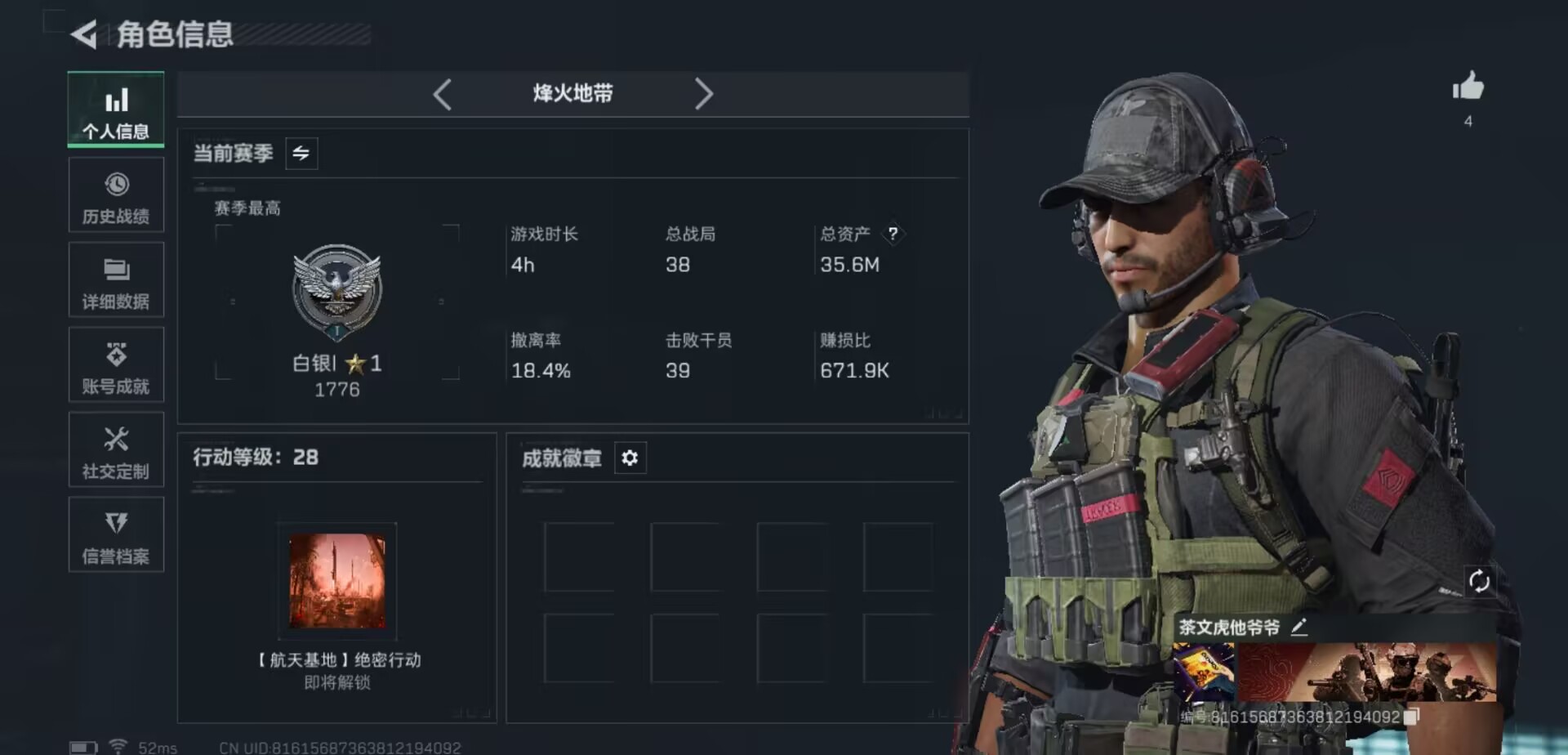Viewport: 1568px width, 755px height.
Task: Switch to the 个人信息 tab
Action: point(116,109)
